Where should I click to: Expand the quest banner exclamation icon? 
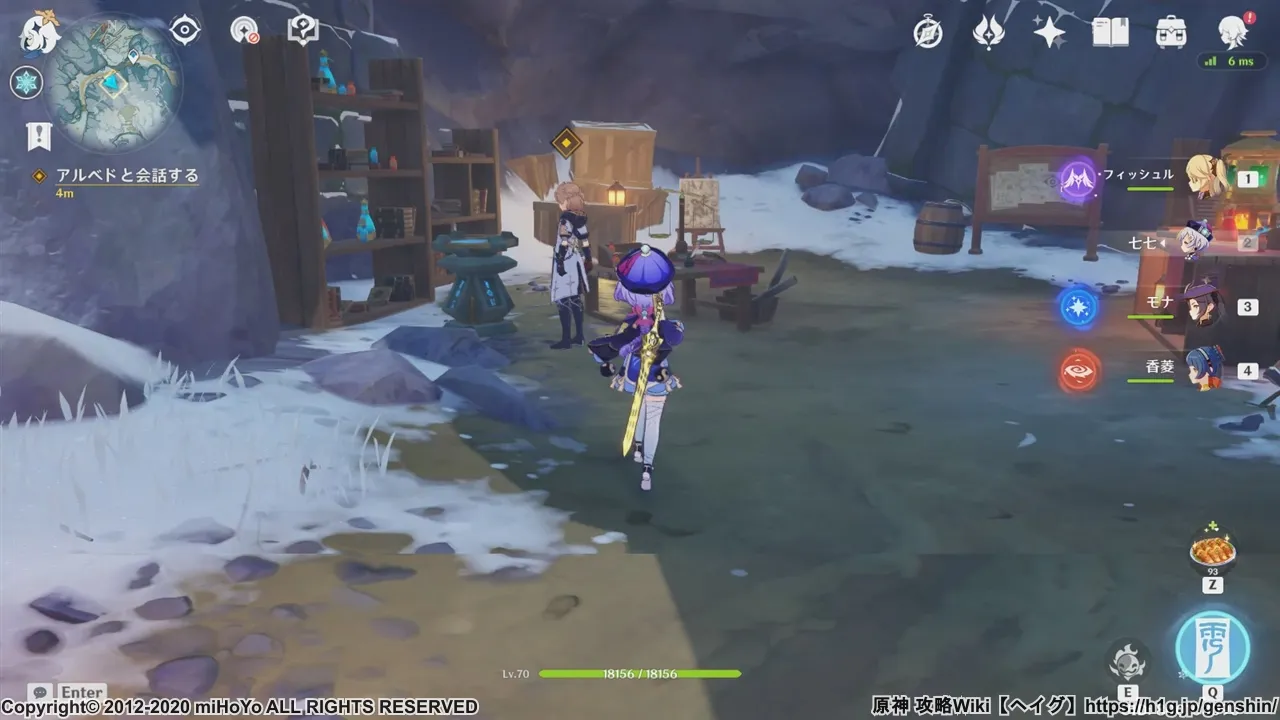click(38, 131)
